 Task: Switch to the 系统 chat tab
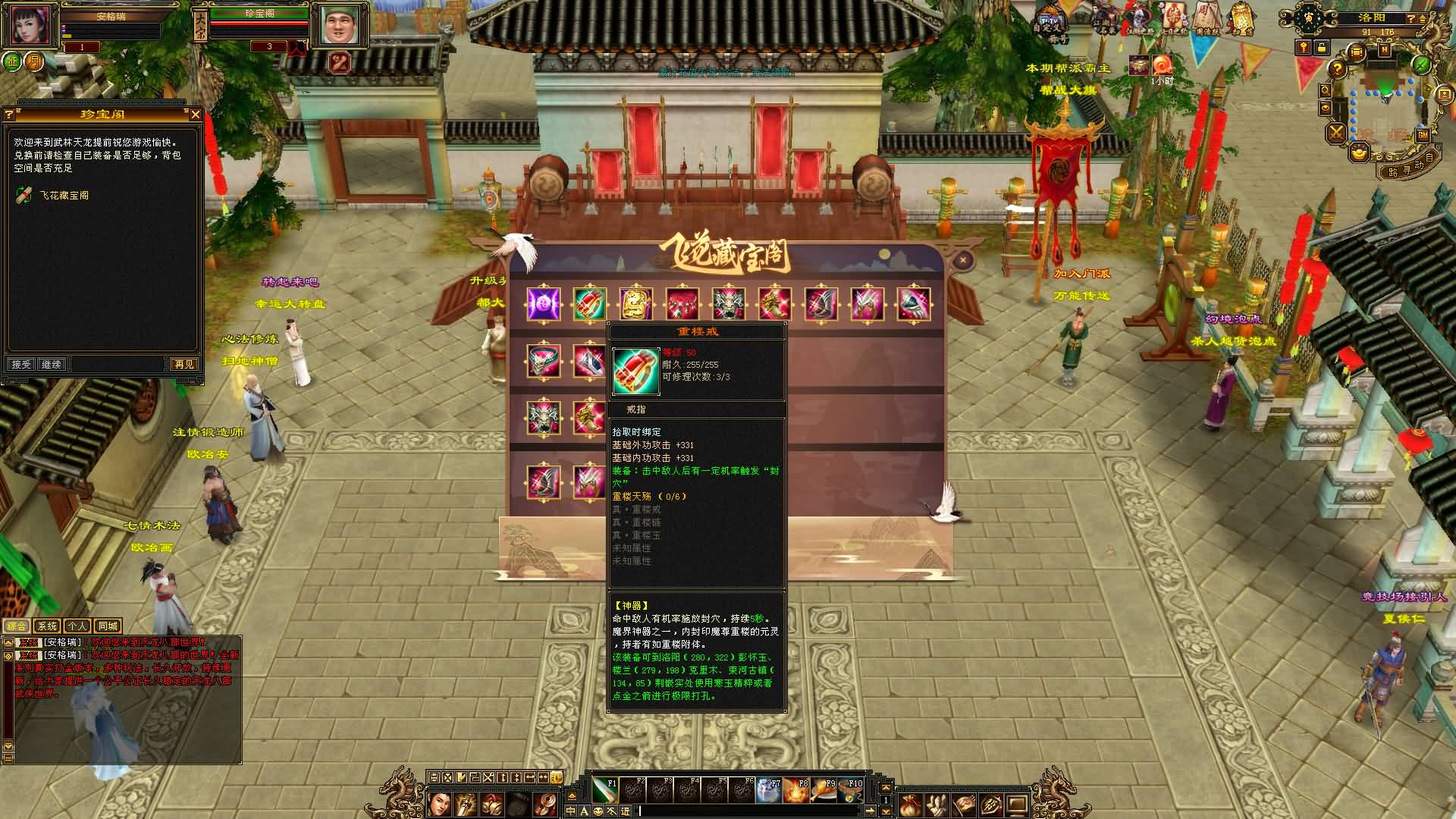point(47,626)
